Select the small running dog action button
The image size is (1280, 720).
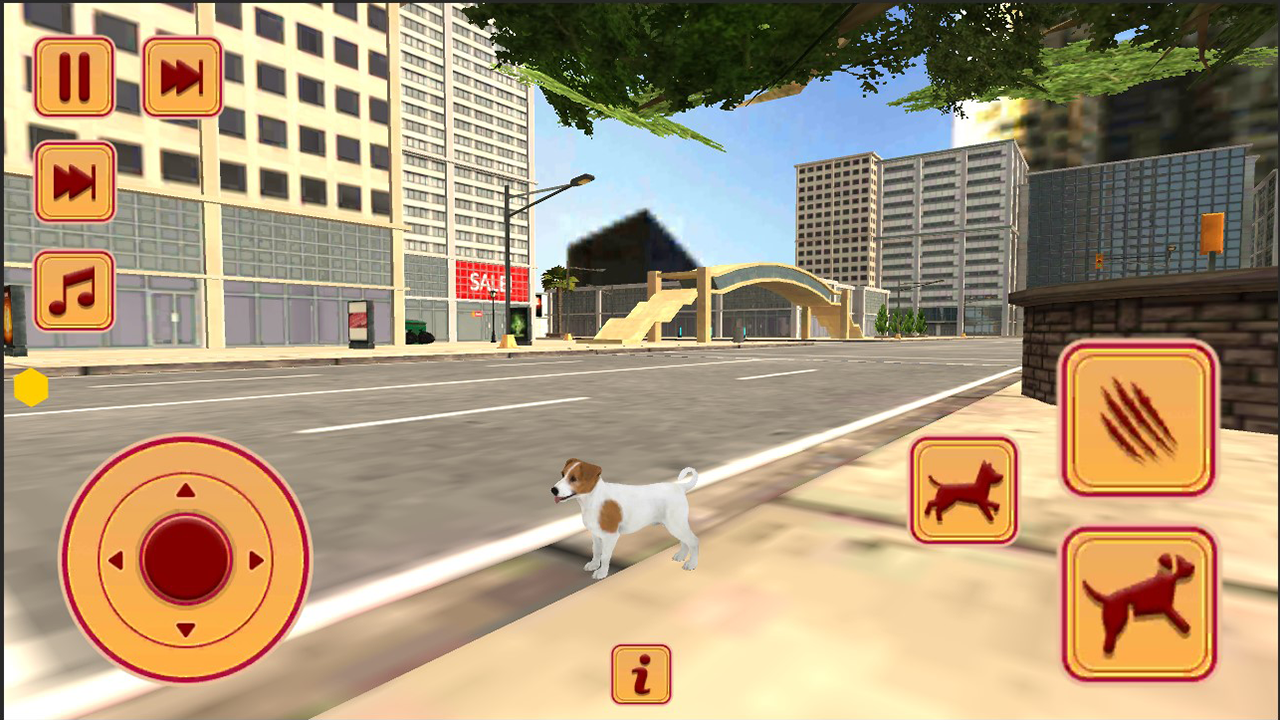963,492
